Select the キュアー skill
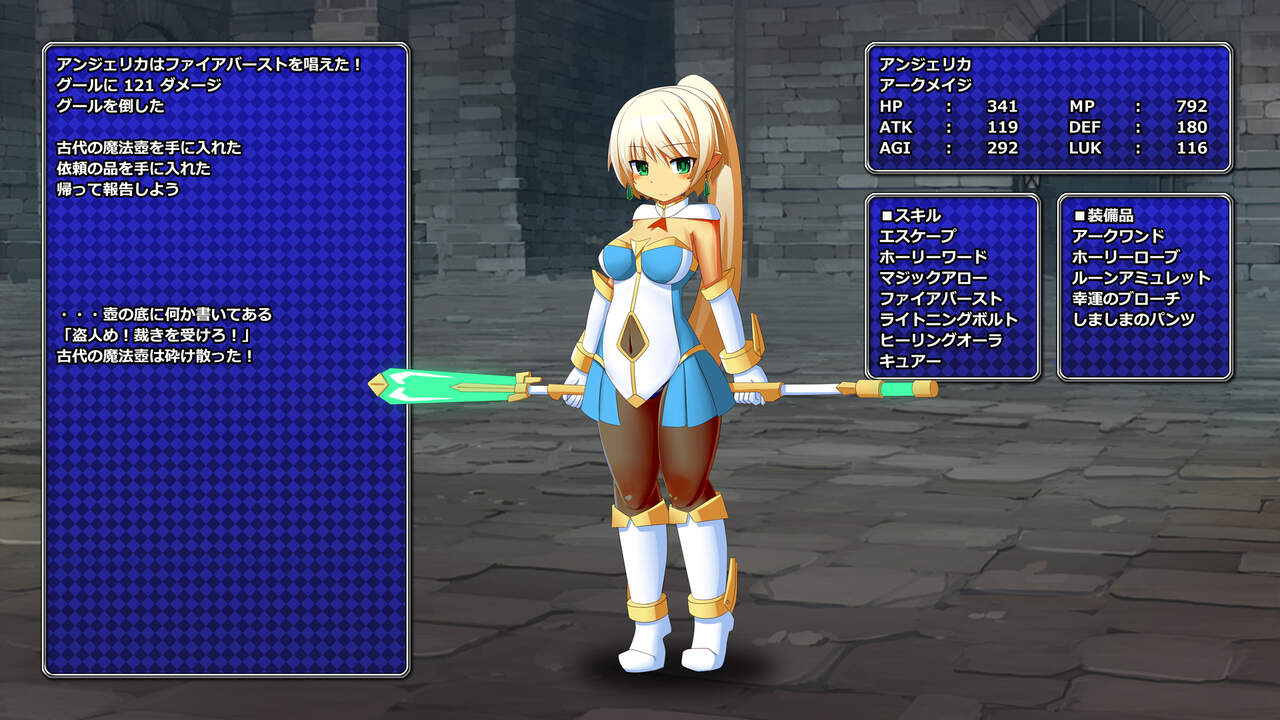Viewport: 1280px width, 720px height. [x=910, y=362]
